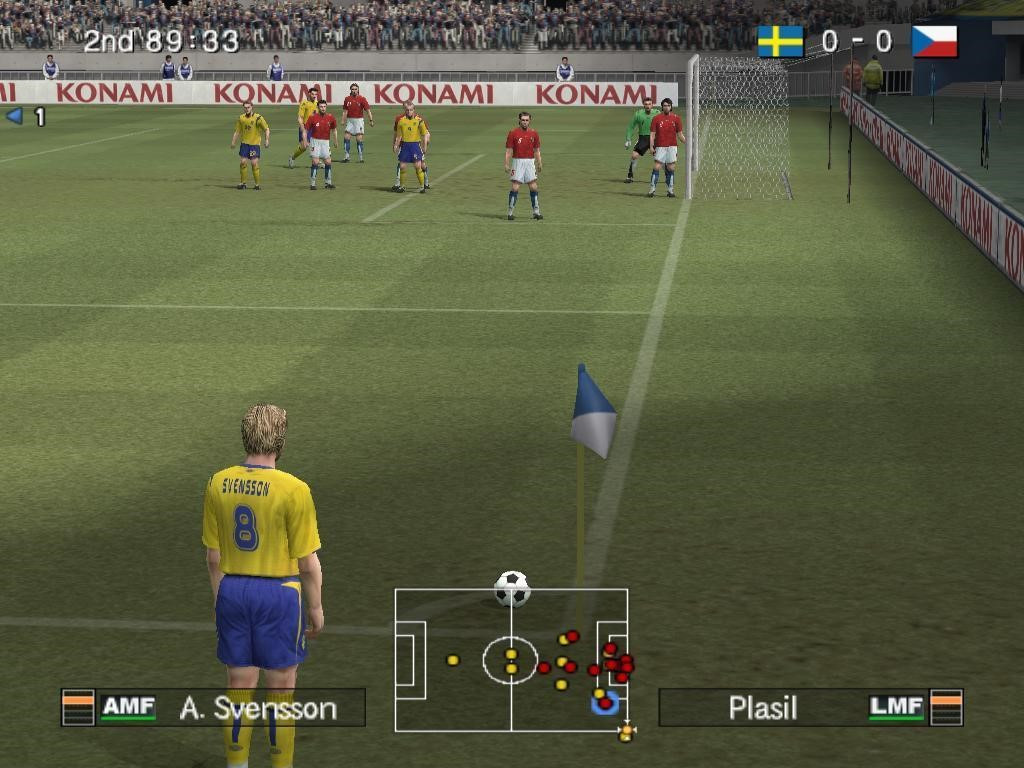The height and width of the screenshot is (768, 1024).
Task: Click the stamina gauge beside Plasil
Action: coord(946,707)
